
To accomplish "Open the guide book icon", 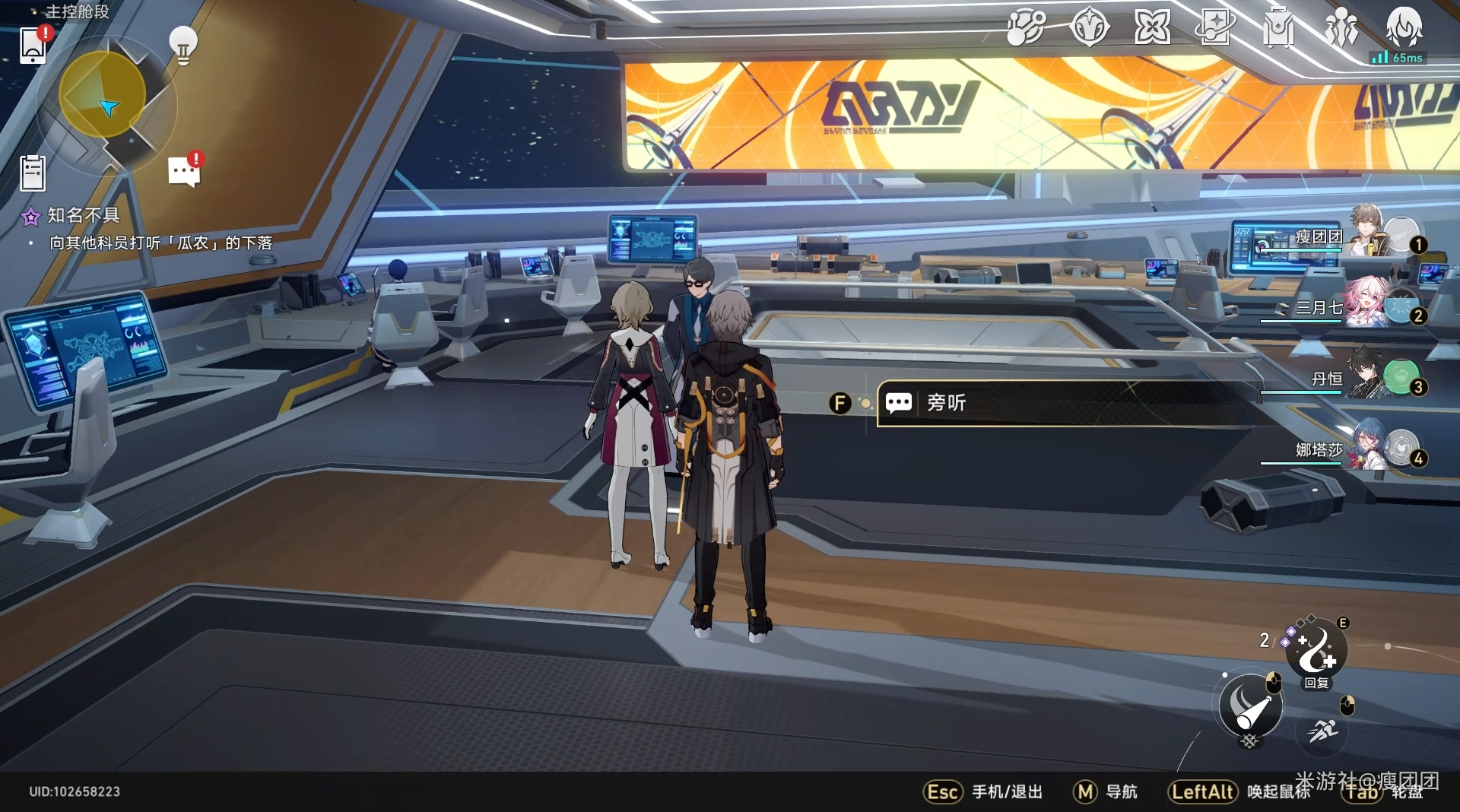I will tap(1215, 29).
